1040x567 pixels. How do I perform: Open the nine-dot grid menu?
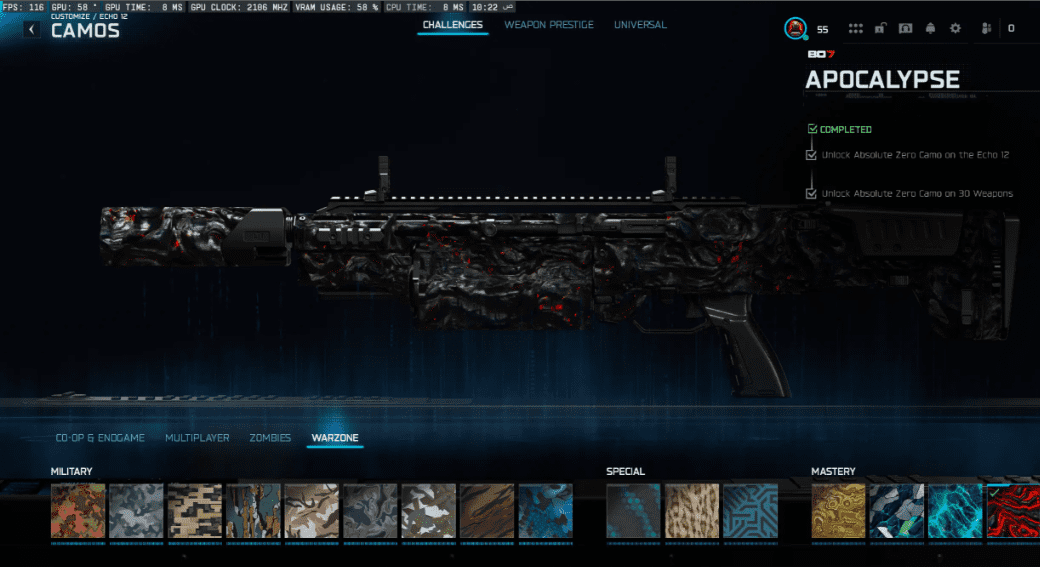tap(856, 29)
